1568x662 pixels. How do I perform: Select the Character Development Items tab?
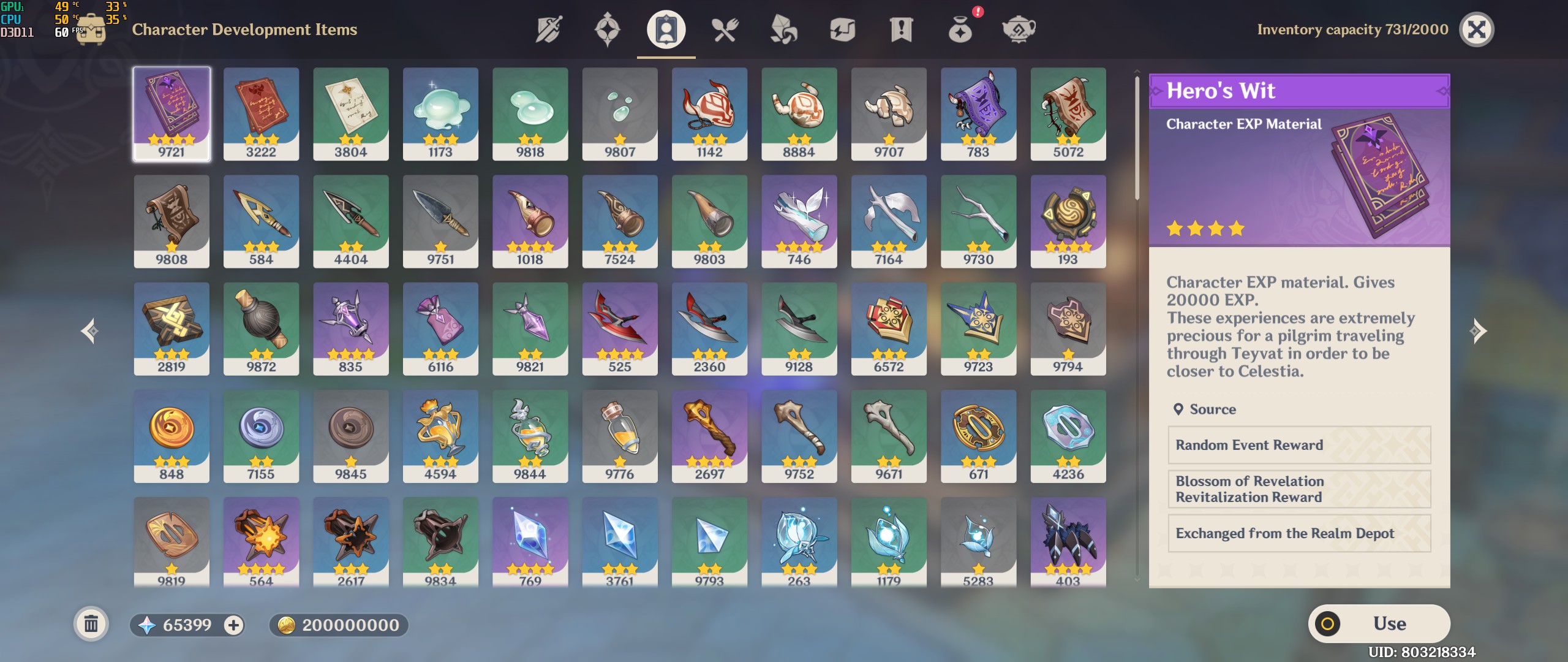pyautogui.click(x=665, y=29)
